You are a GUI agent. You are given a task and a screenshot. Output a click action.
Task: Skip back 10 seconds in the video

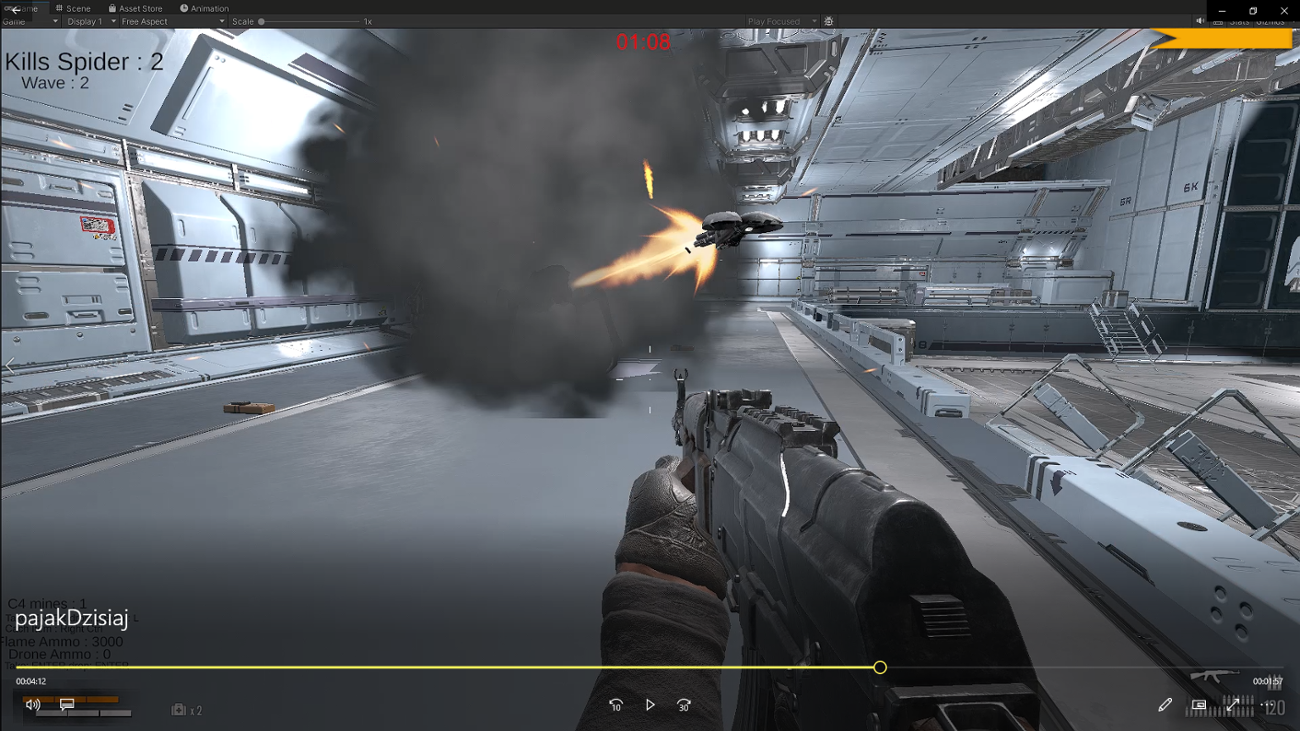coord(617,705)
